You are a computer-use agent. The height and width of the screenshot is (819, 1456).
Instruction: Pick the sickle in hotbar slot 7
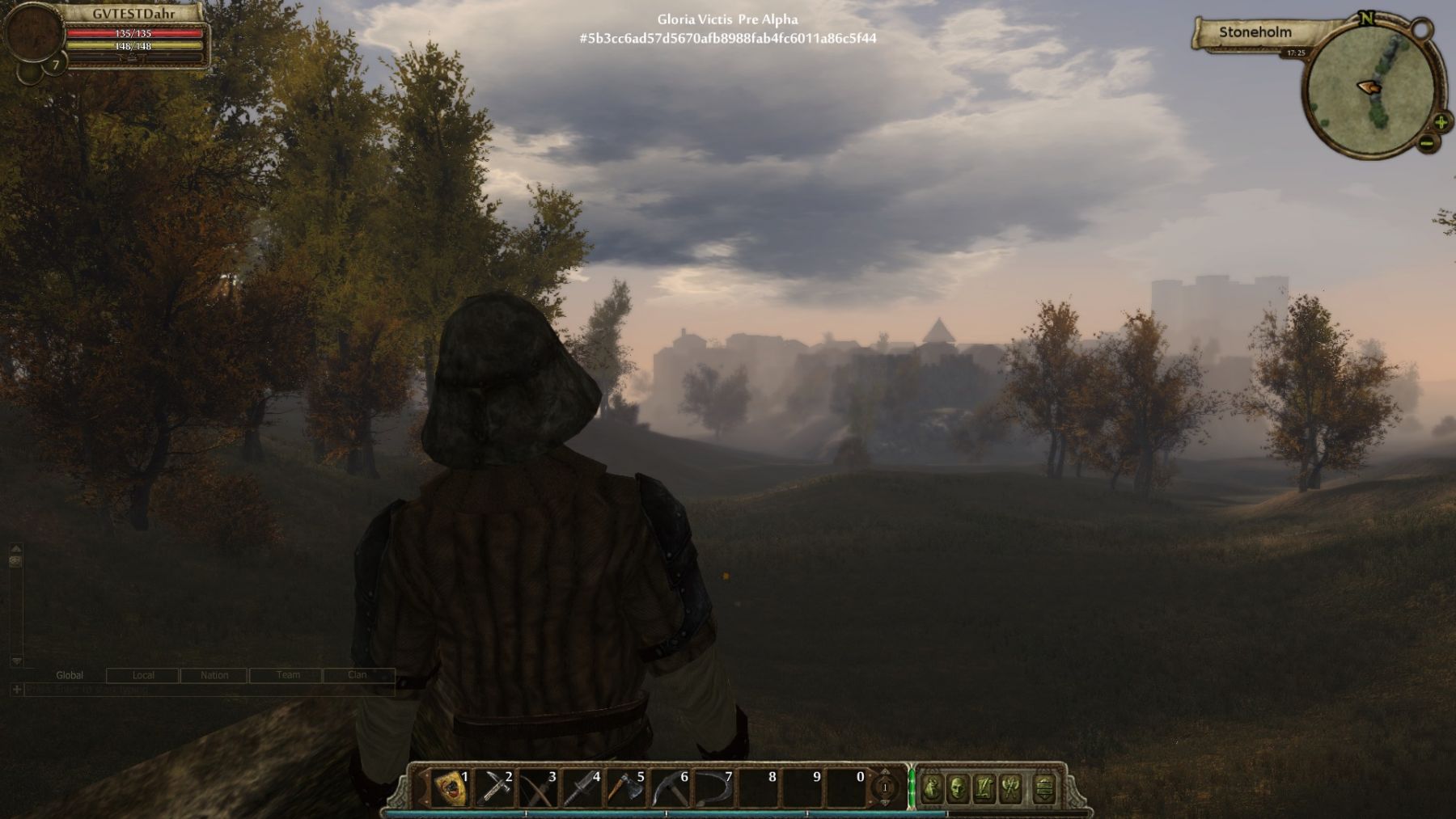(713, 787)
